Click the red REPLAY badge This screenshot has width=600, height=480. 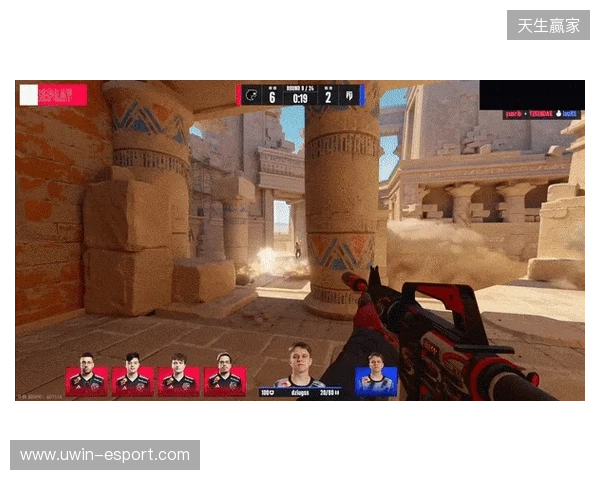pos(53,95)
